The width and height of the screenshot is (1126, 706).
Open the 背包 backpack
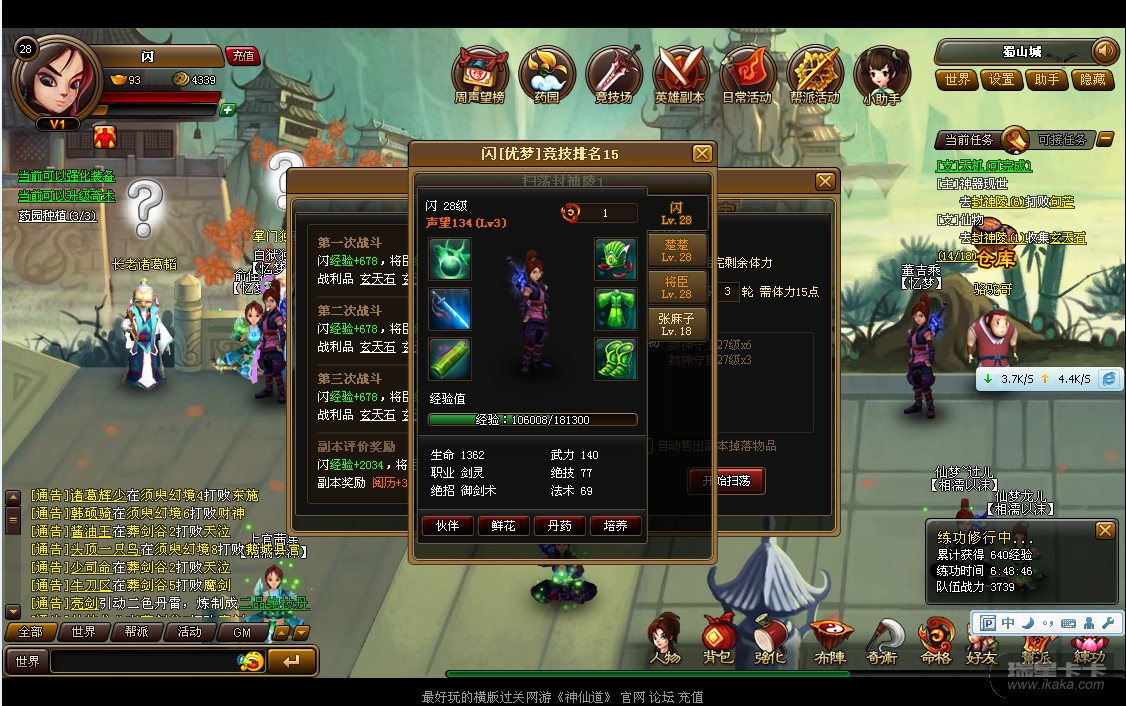[x=718, y=638]
